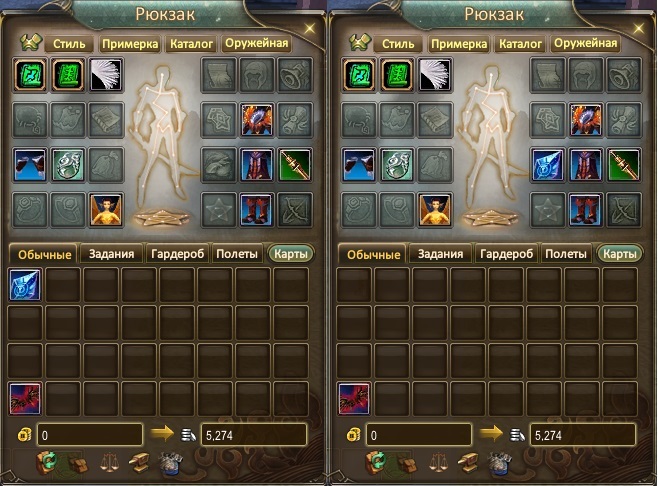Select the blue crystal item in the bag grid
Screen dimensions: 658x486
click(25, 285)
